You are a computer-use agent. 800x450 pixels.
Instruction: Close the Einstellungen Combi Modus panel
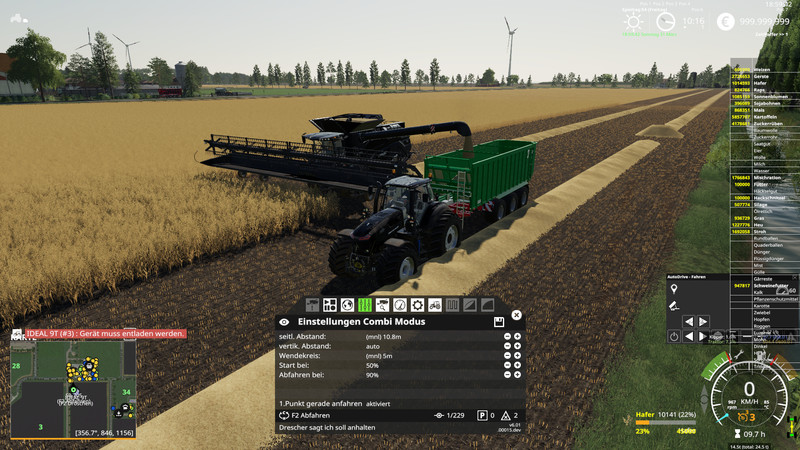click(516, 315)
